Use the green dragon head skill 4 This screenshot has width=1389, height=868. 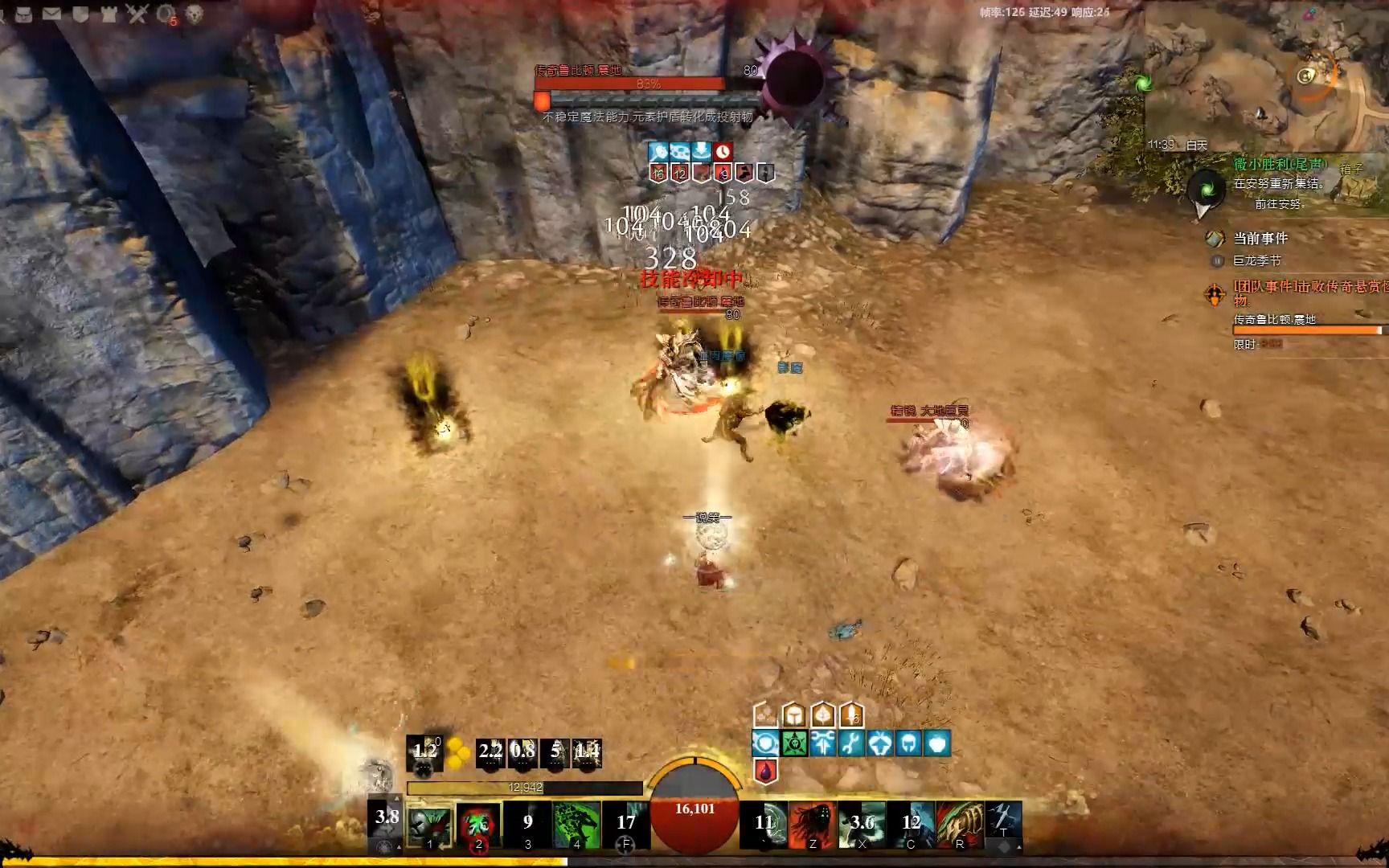(576, 824)
